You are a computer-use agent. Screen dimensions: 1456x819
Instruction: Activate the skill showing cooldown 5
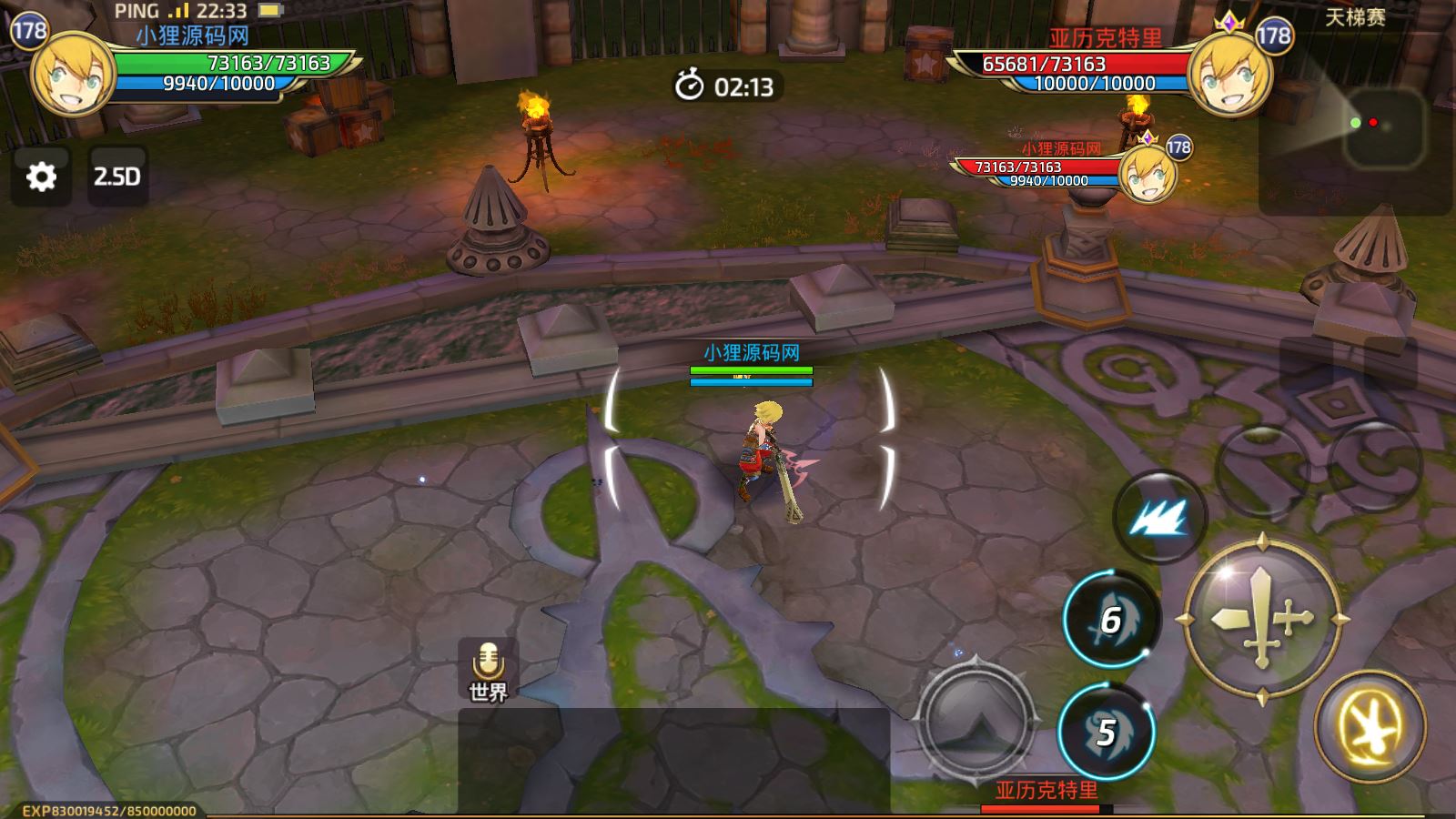1106,732
